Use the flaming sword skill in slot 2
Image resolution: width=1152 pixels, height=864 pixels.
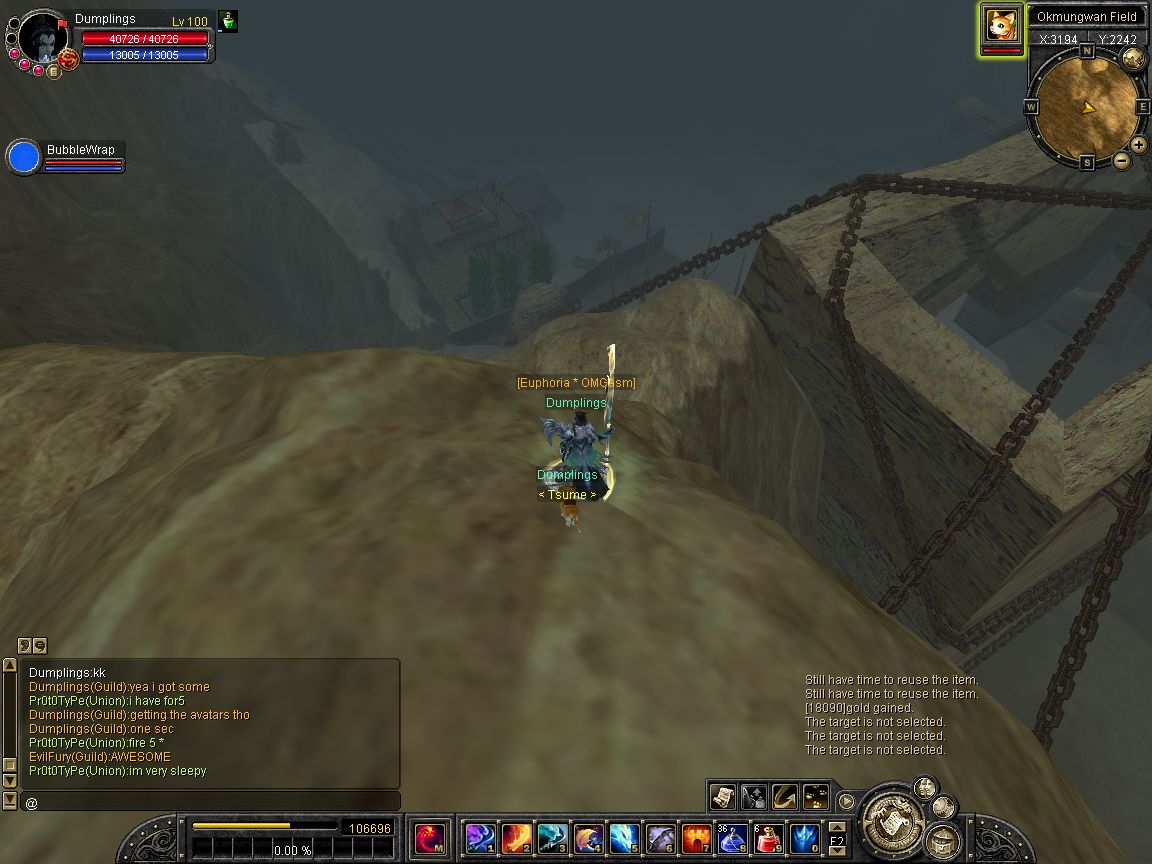pos(516,837)
